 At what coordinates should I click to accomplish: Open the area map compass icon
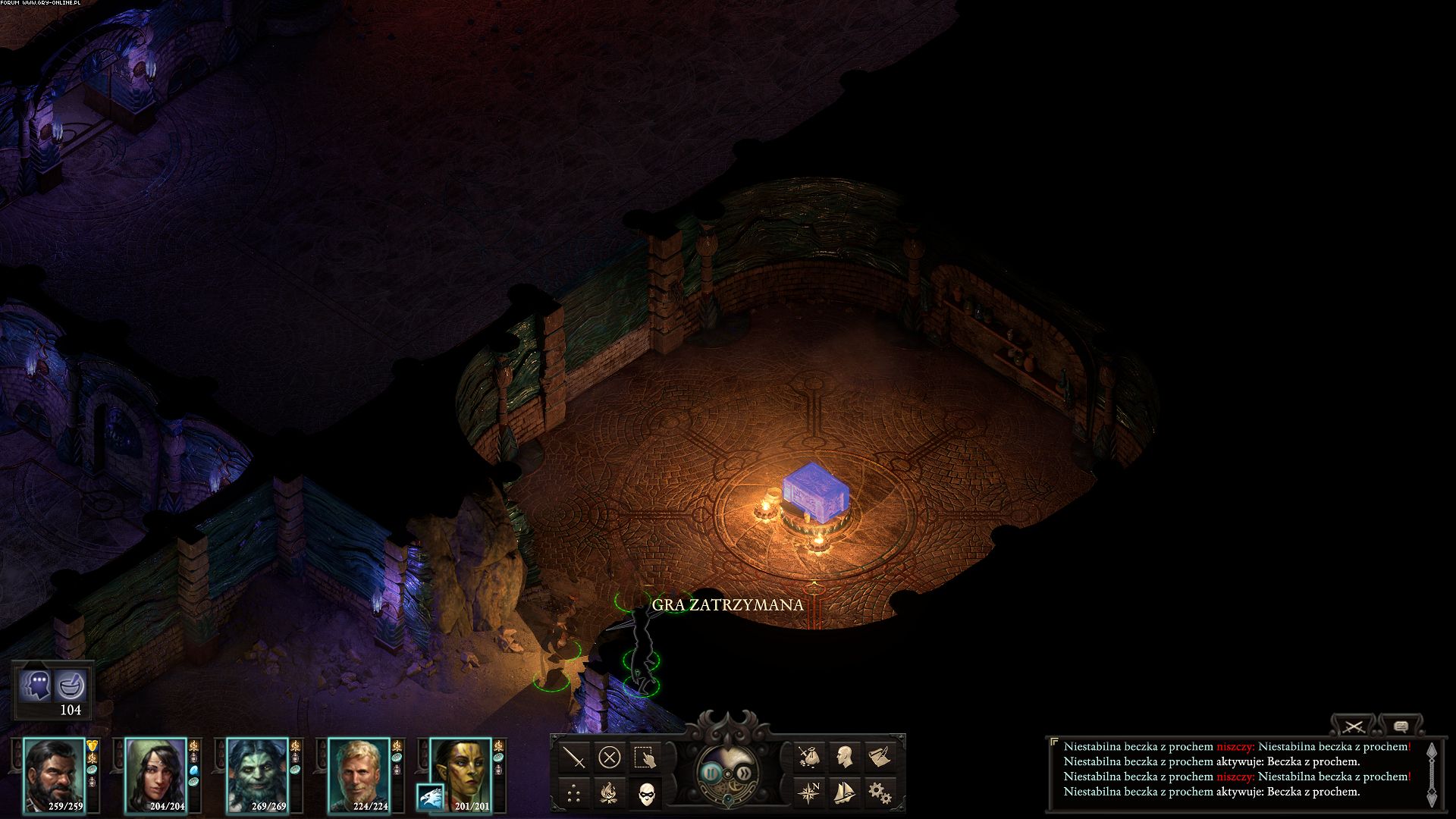809,793
